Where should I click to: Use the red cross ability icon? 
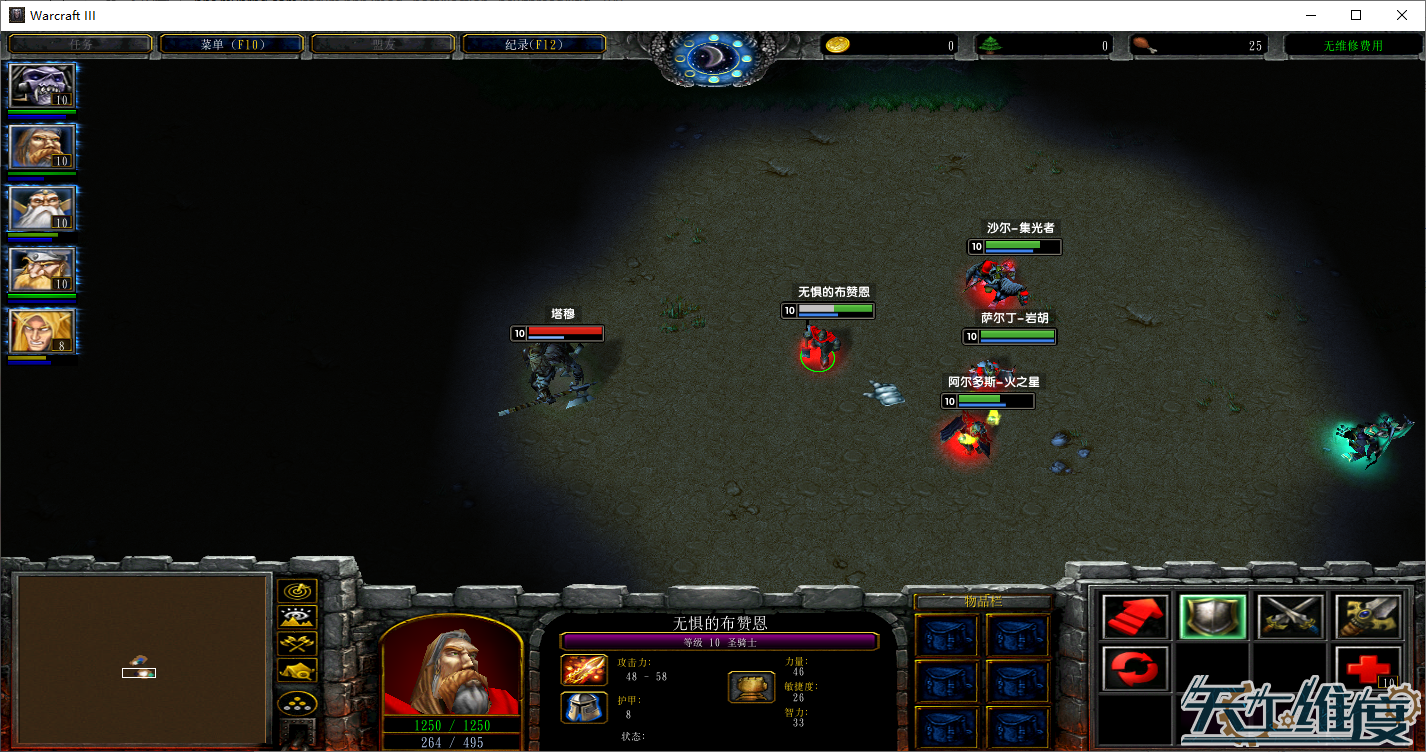click(x=1367, y=667)
